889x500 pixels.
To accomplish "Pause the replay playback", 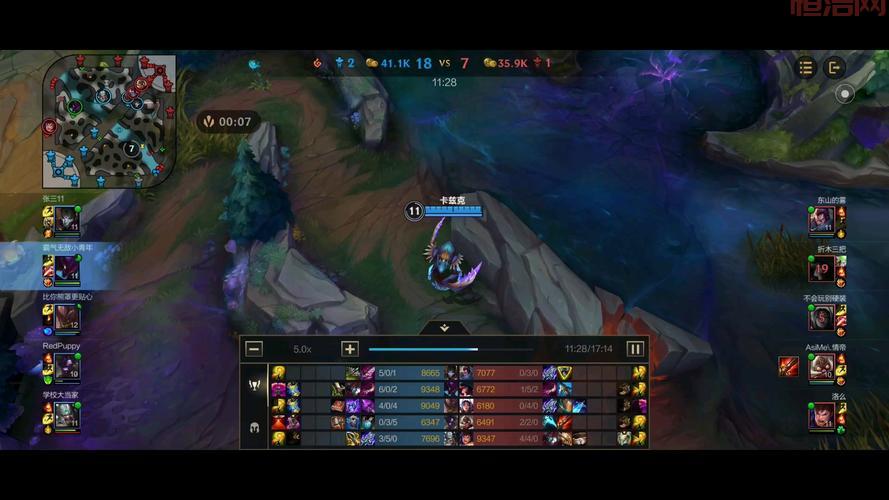I will click(635, 349).
